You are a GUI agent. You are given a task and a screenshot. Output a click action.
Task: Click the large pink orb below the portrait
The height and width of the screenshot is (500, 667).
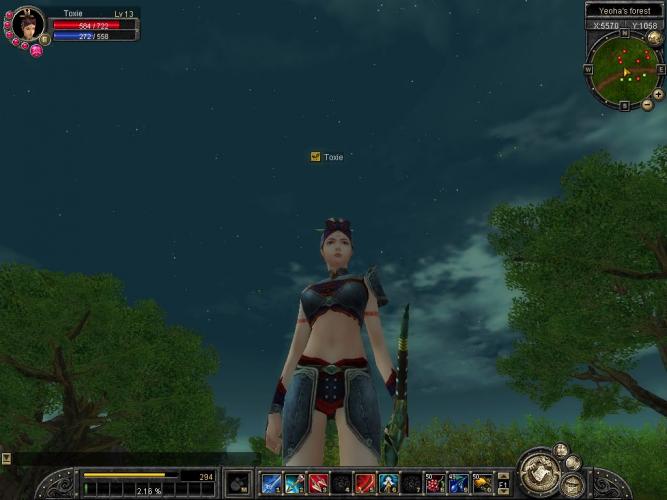36,51
